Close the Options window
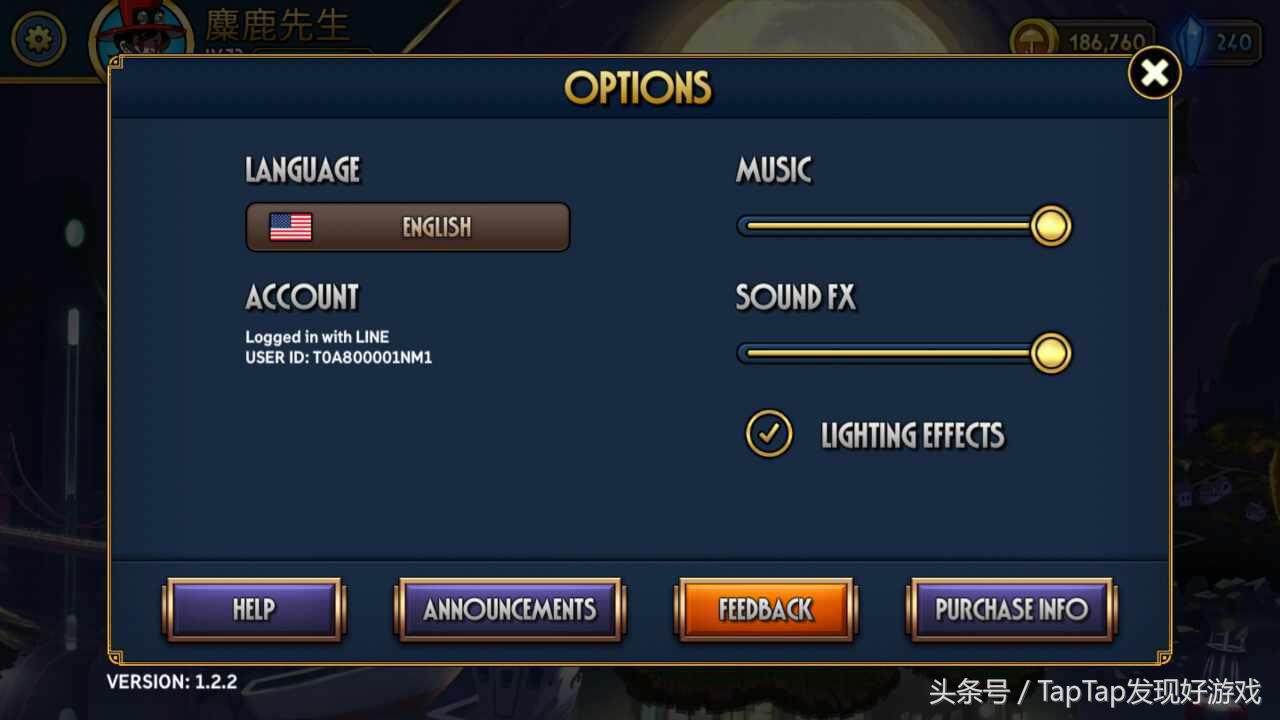1280x720 pixels. click(x=1154, y=73)
